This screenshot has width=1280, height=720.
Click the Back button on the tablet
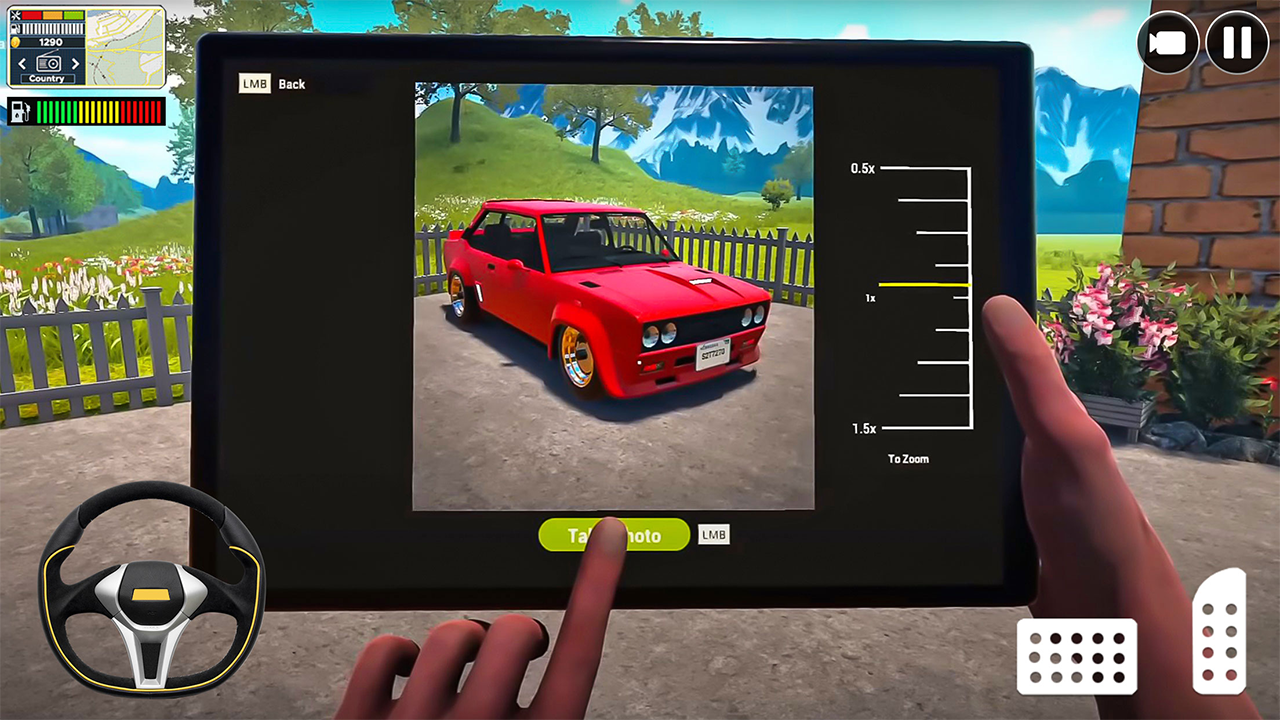click(292, 83)
